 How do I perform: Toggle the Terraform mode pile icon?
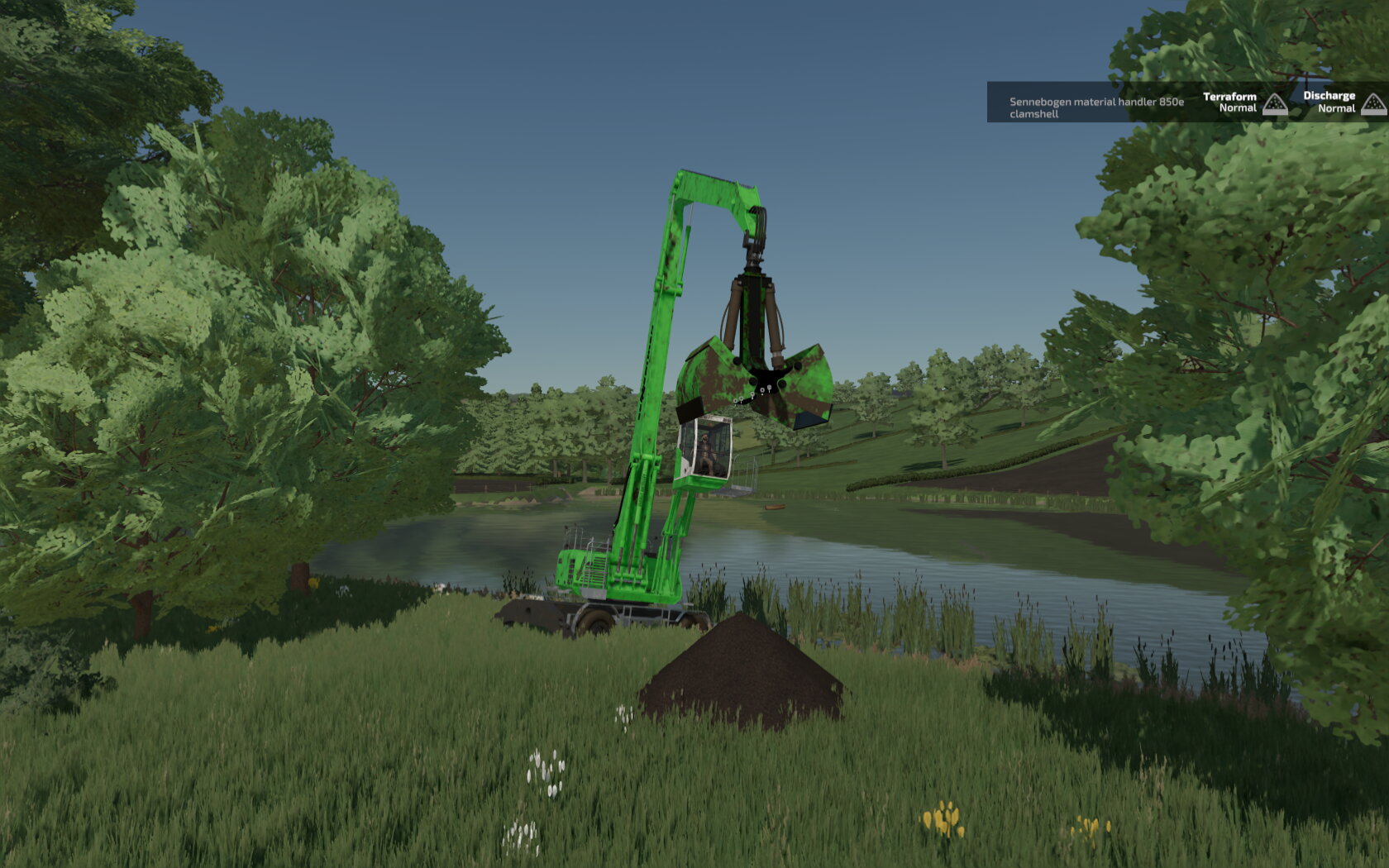coord(1275,104)
